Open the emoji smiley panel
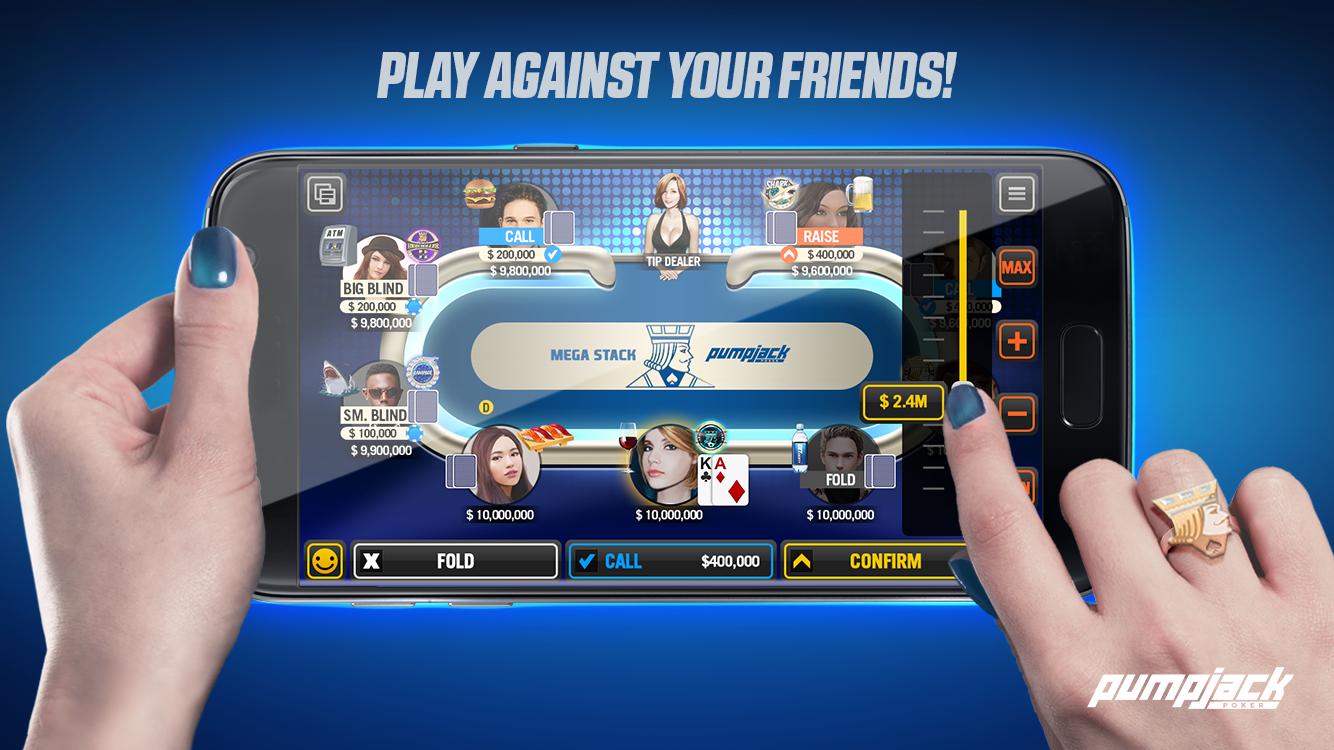The height and width of the screenshot is (750, 1334). 324,561
